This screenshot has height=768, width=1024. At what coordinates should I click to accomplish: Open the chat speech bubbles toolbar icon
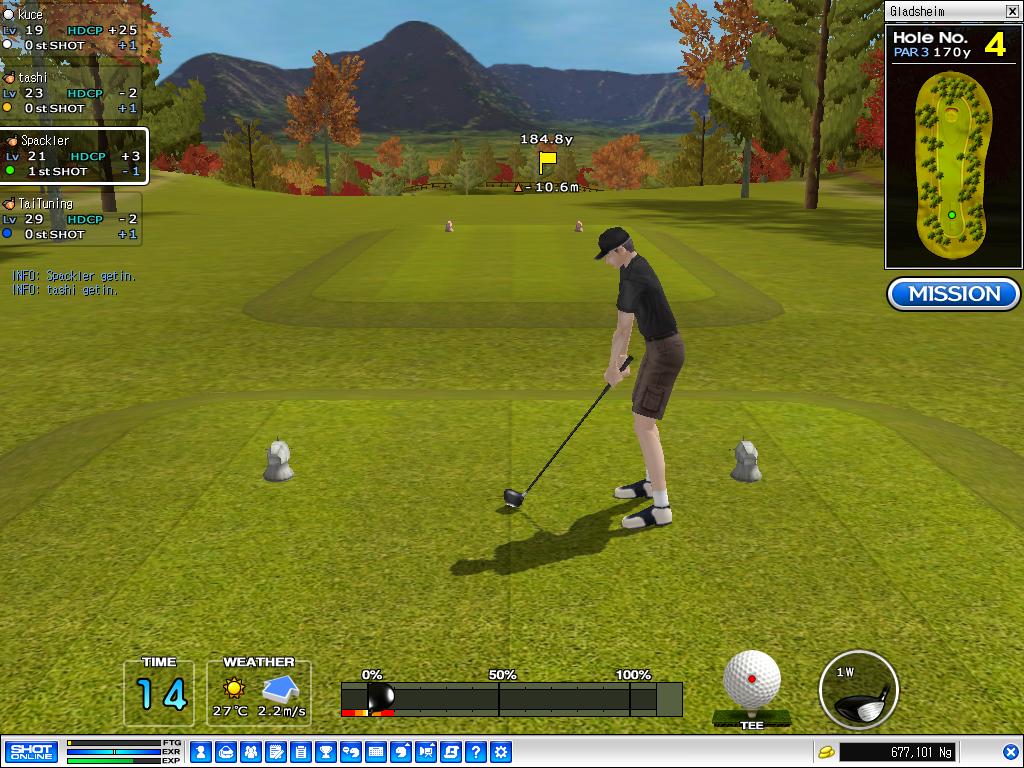(x=351, y=752)
